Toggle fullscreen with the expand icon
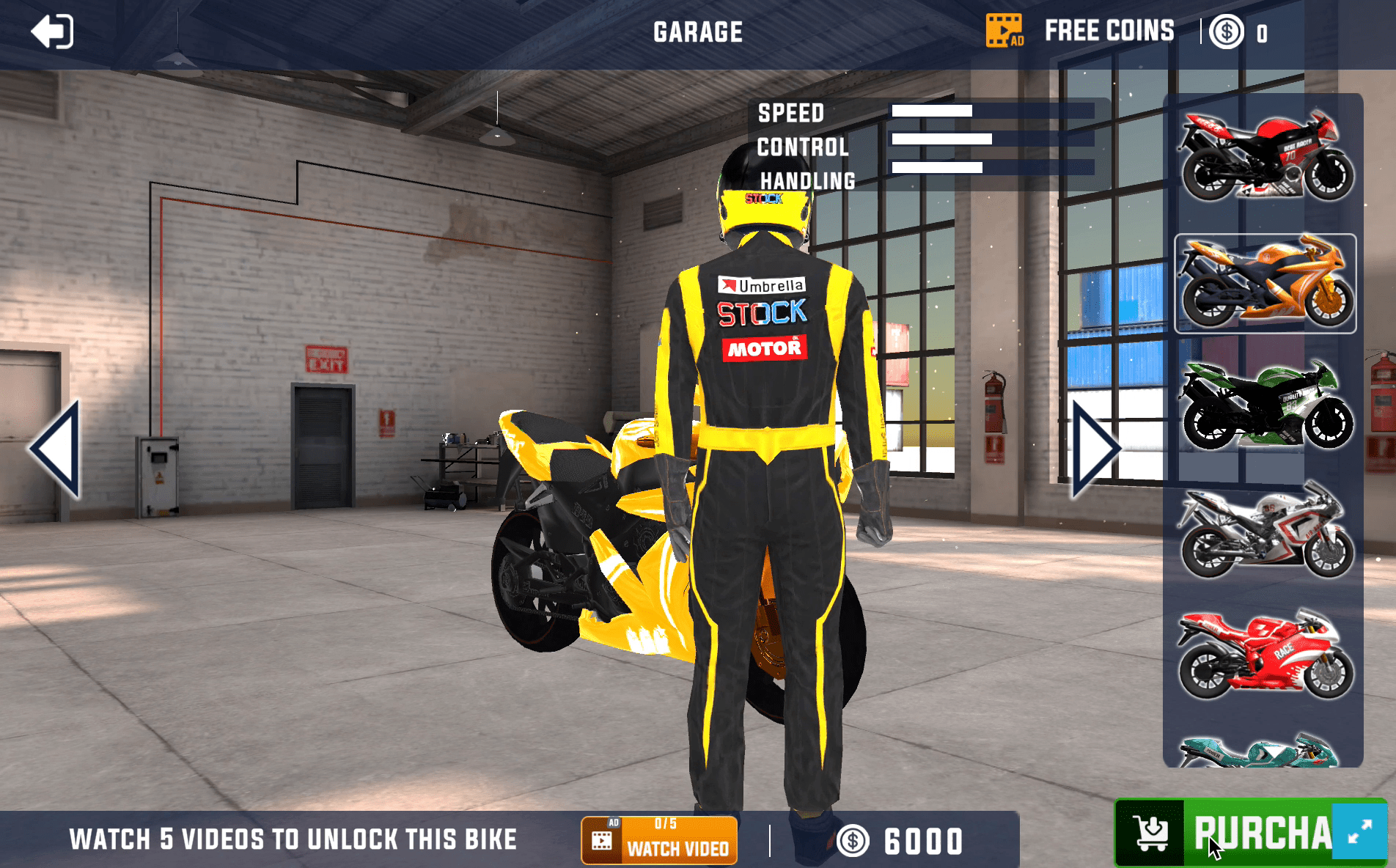1396x868 pixels. tap(1359, 831)
